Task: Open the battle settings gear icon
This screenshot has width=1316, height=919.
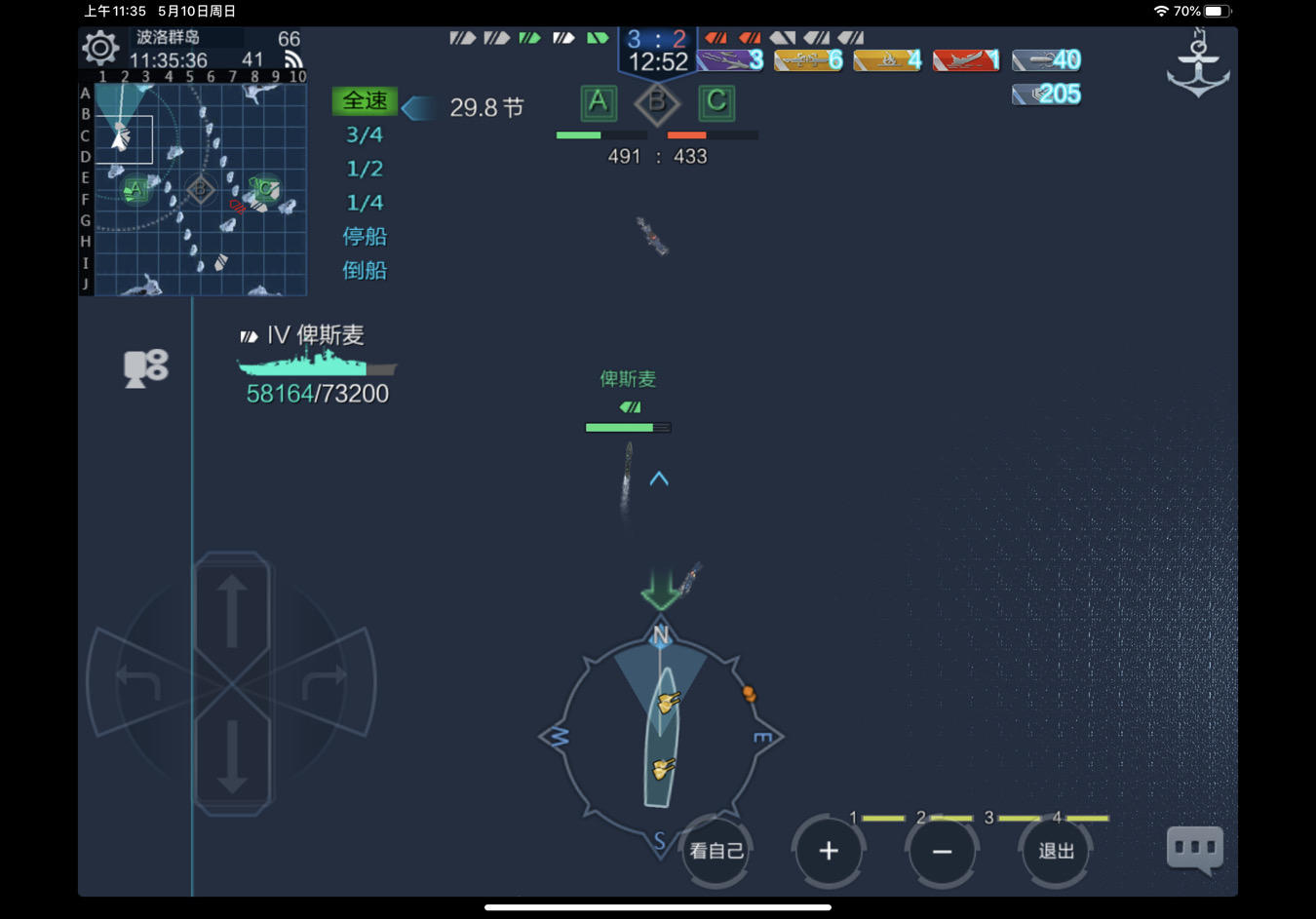Action: click(x=100, y=45)
